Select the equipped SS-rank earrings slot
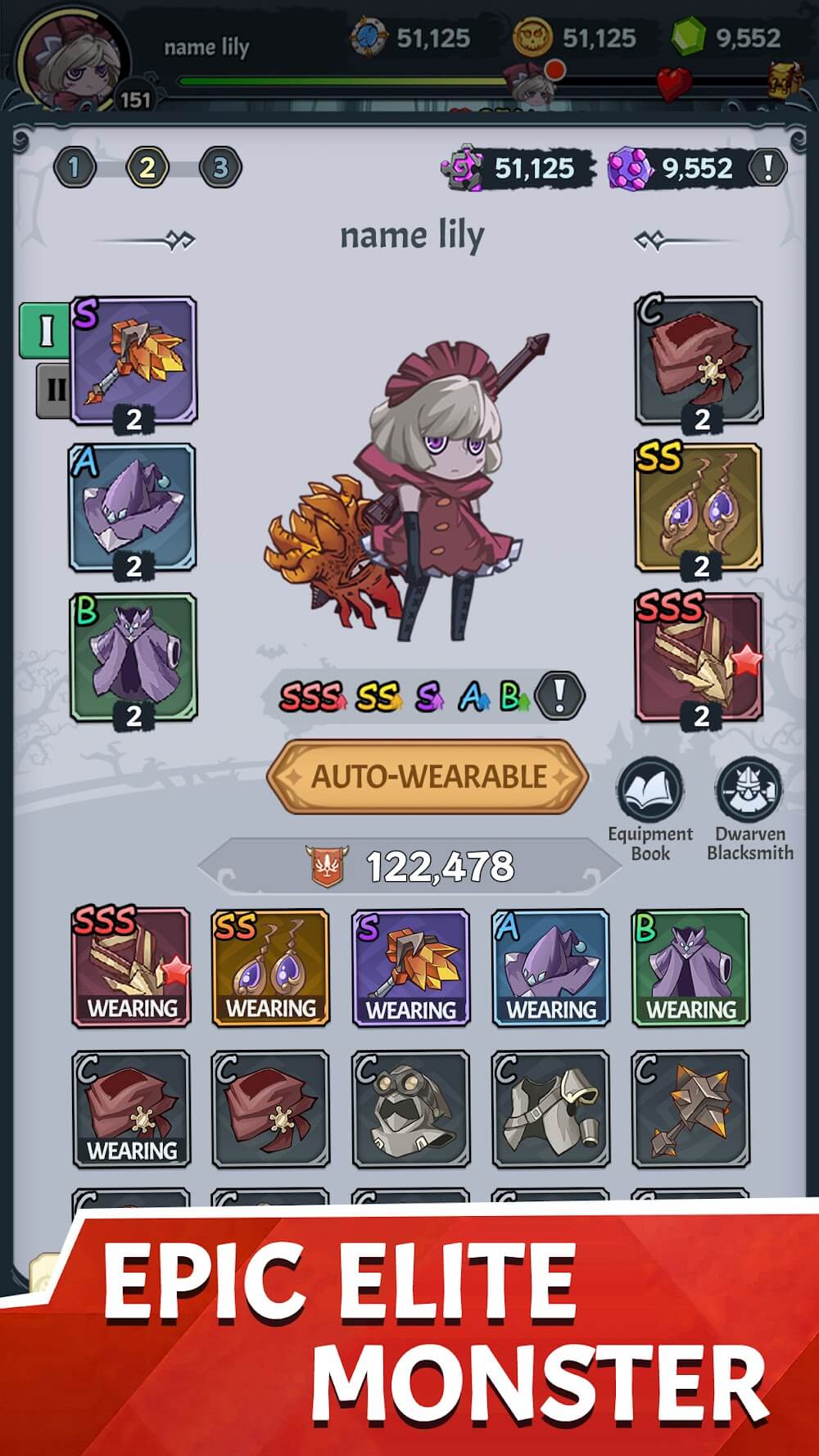The height and width of the screenshot is (1456, 819). coord(699,508)
